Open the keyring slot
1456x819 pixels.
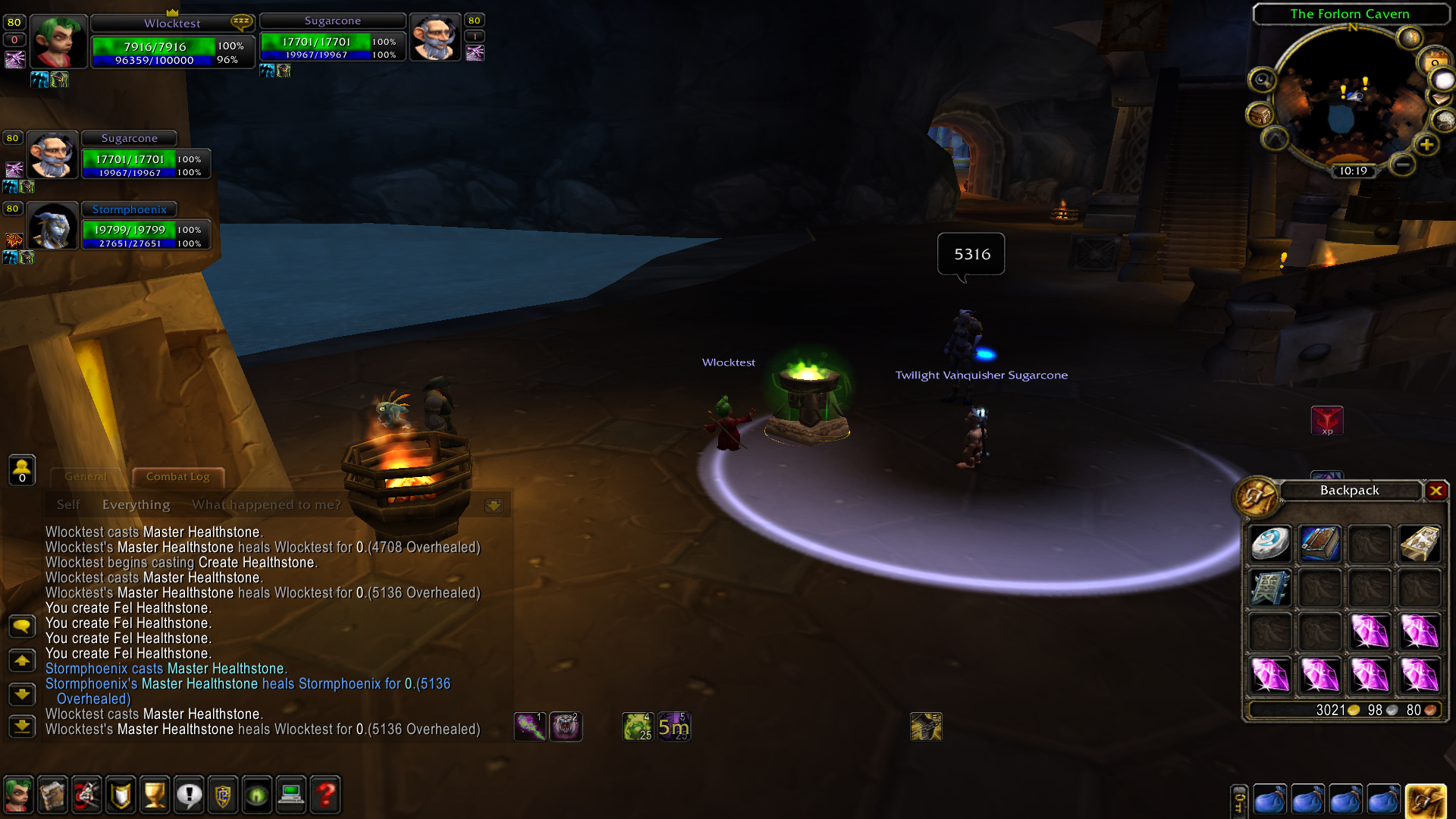1238,802
